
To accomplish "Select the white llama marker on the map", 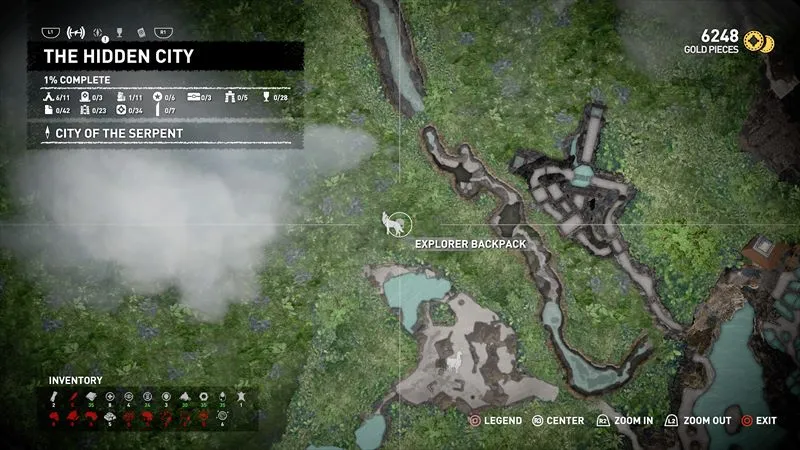I will (452, 363).
